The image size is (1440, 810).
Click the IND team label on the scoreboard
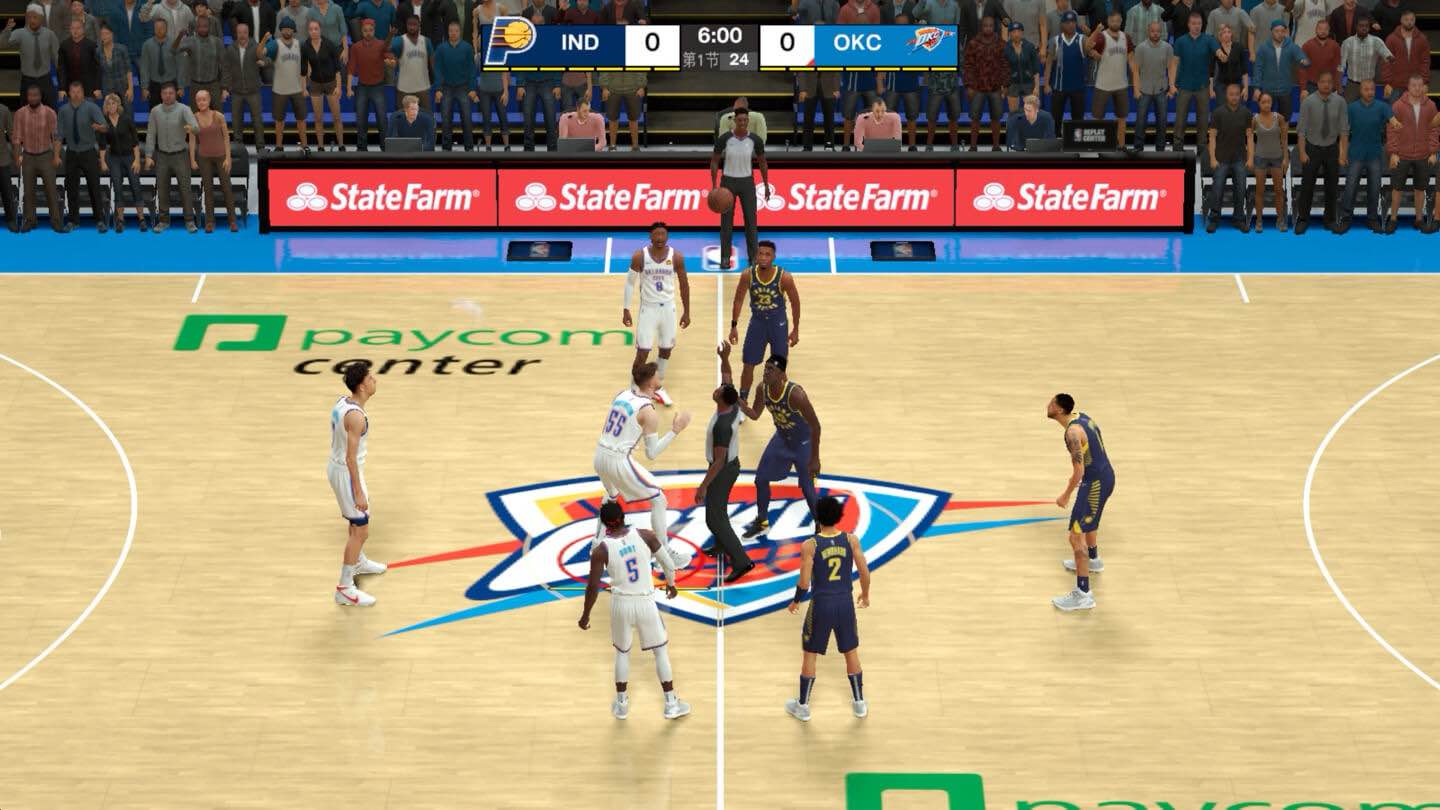(x=581, y=41)
